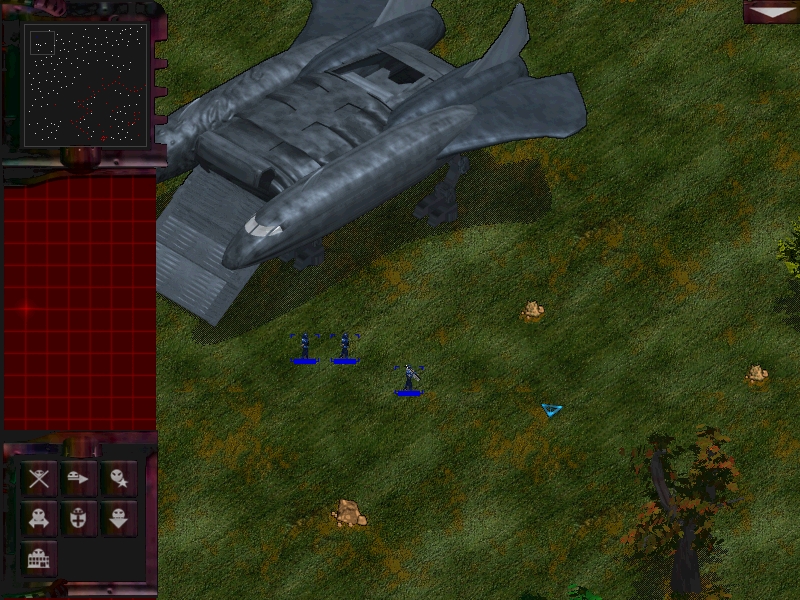Click the minimap in the corner panel
Viewport: 800px width, 600px height.
tap(85, 85)
